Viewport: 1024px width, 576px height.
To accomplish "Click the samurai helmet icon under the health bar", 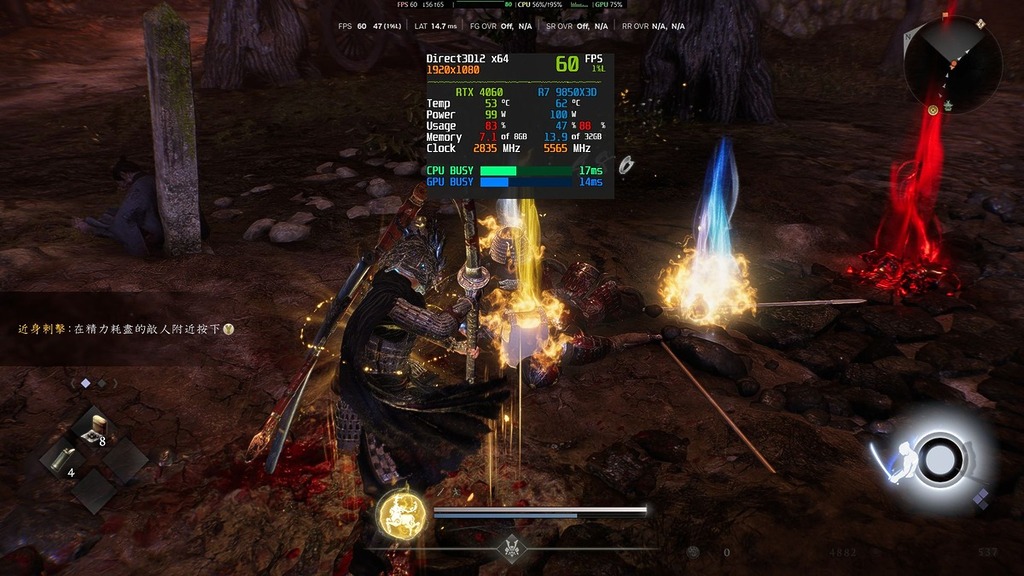I will (512, 547).
